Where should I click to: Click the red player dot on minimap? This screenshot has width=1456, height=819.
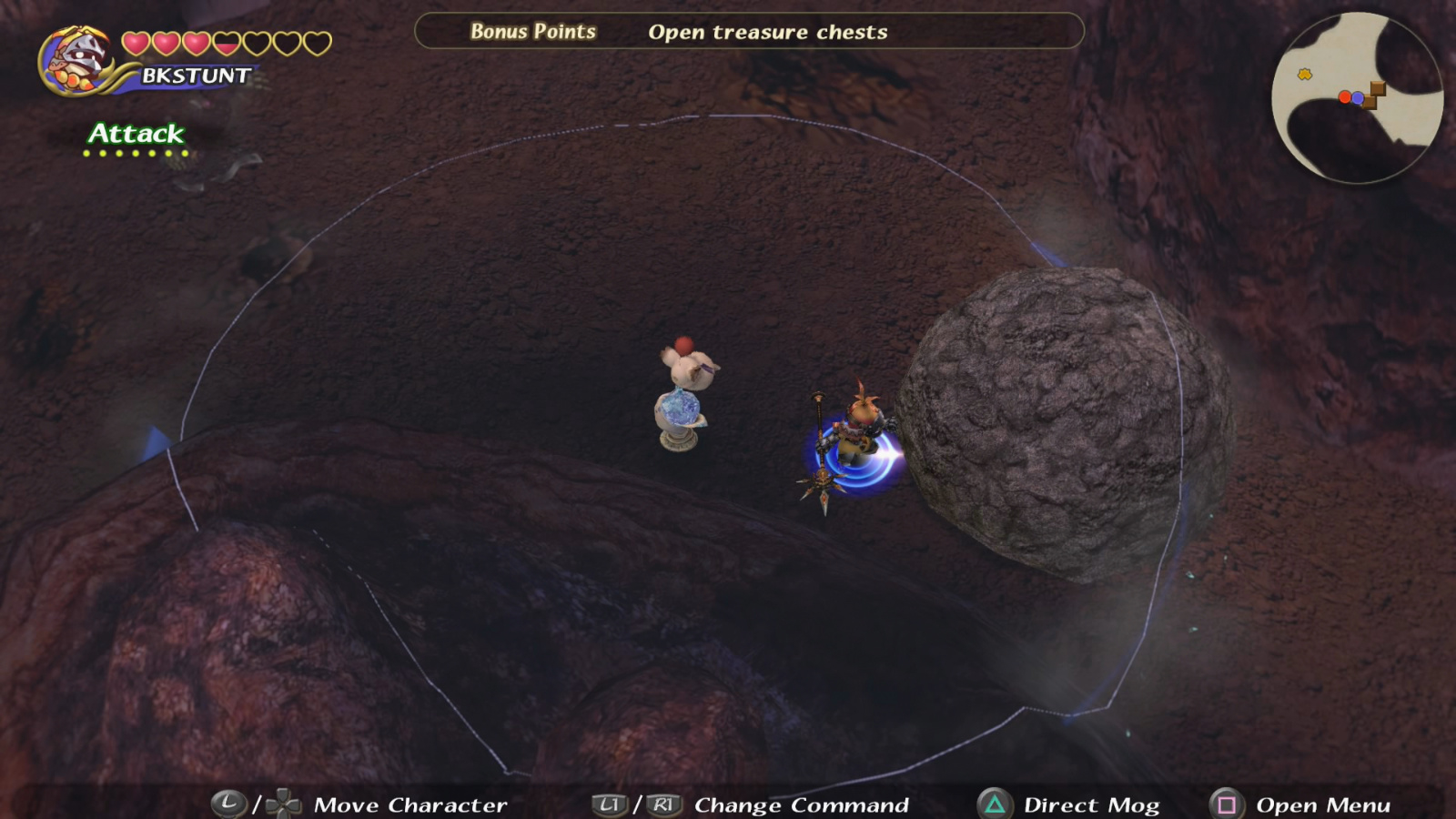point(1346,97)
